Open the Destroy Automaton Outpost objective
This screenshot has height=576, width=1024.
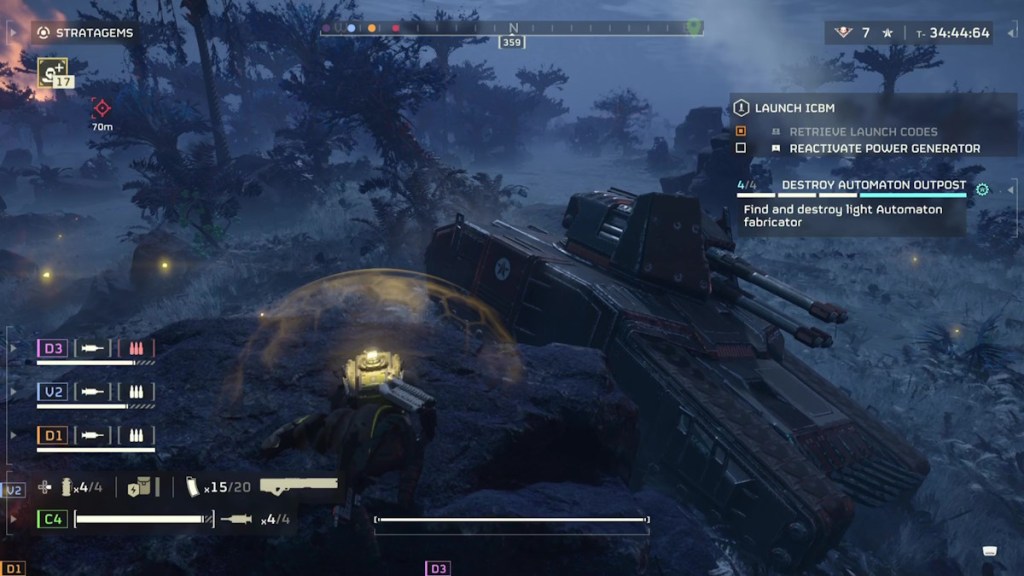click(873, 185)
